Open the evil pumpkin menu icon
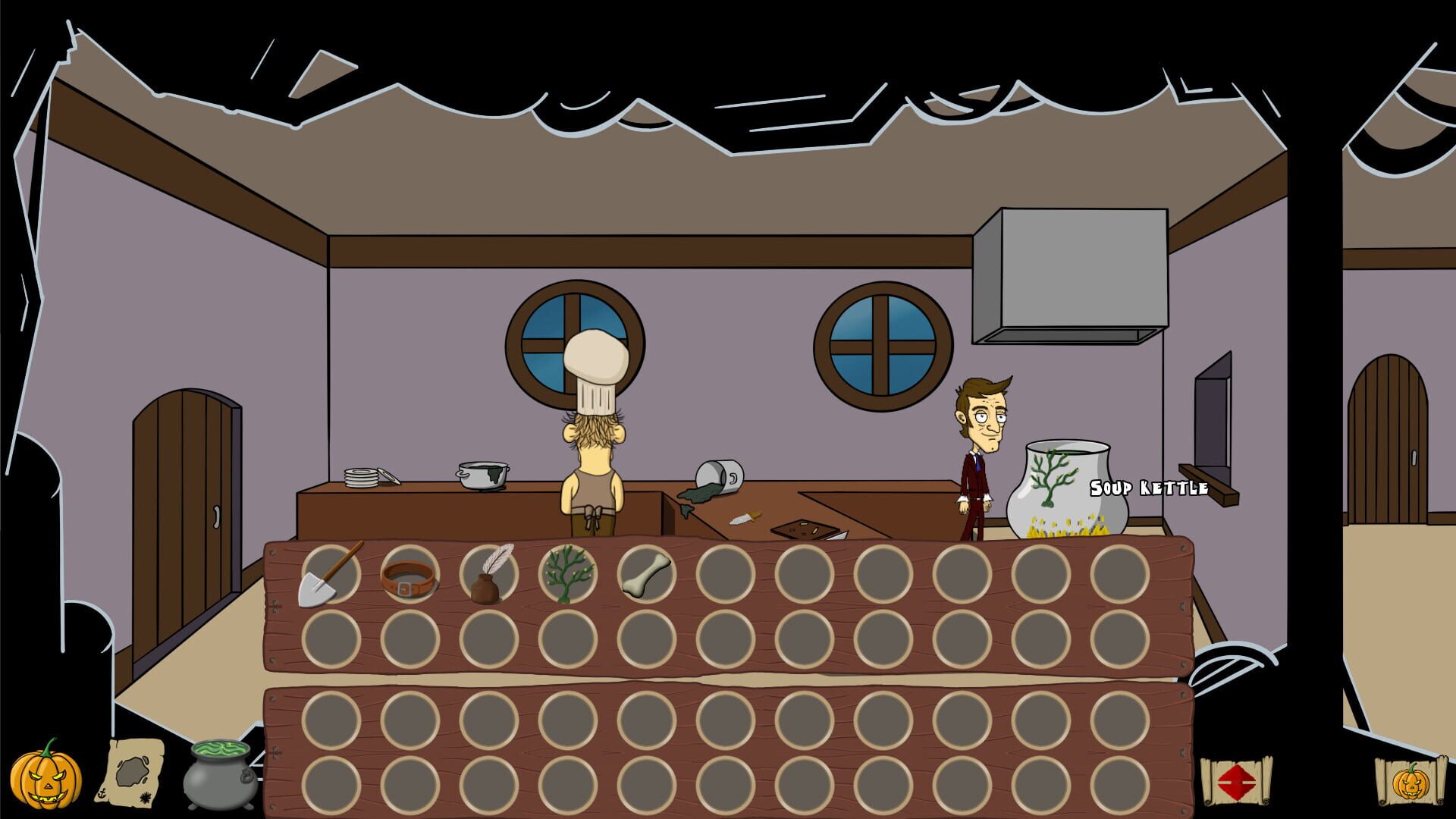The width and height of the screenshot is (1456, 819). coord(47,773)
